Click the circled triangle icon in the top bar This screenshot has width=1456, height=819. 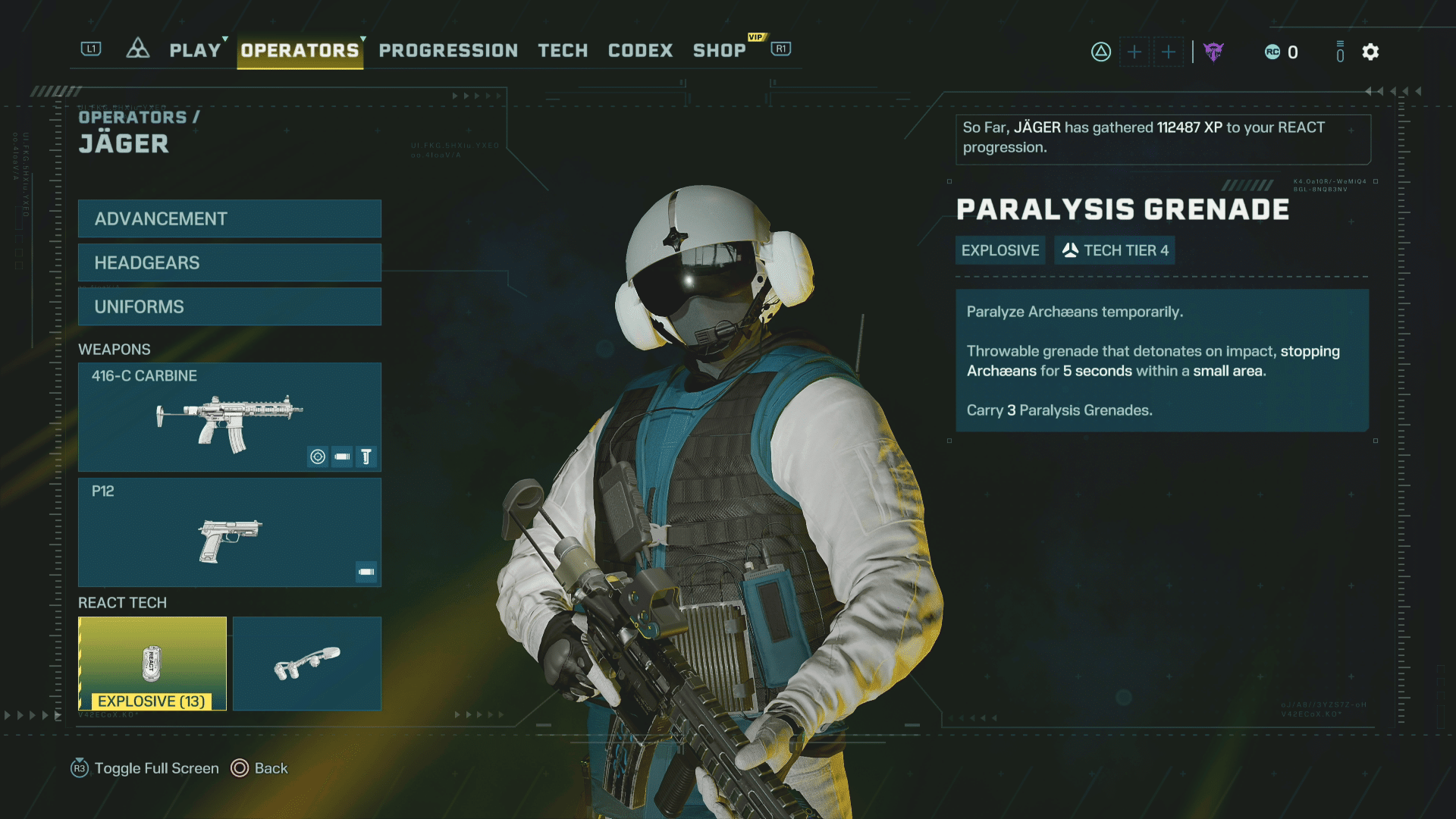pos(1100,52)
